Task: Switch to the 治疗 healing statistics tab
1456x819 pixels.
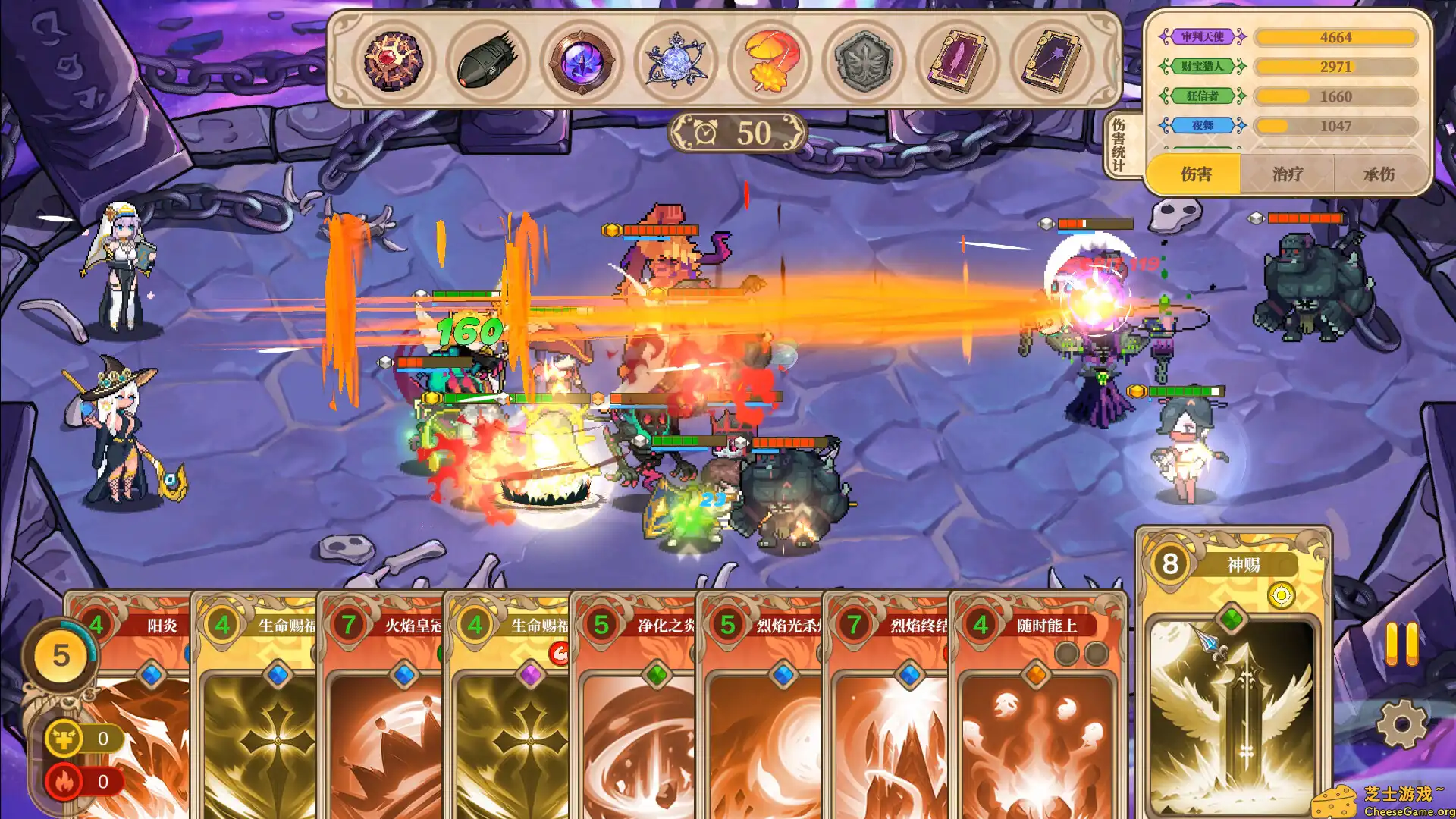Action: point(1287,174)
